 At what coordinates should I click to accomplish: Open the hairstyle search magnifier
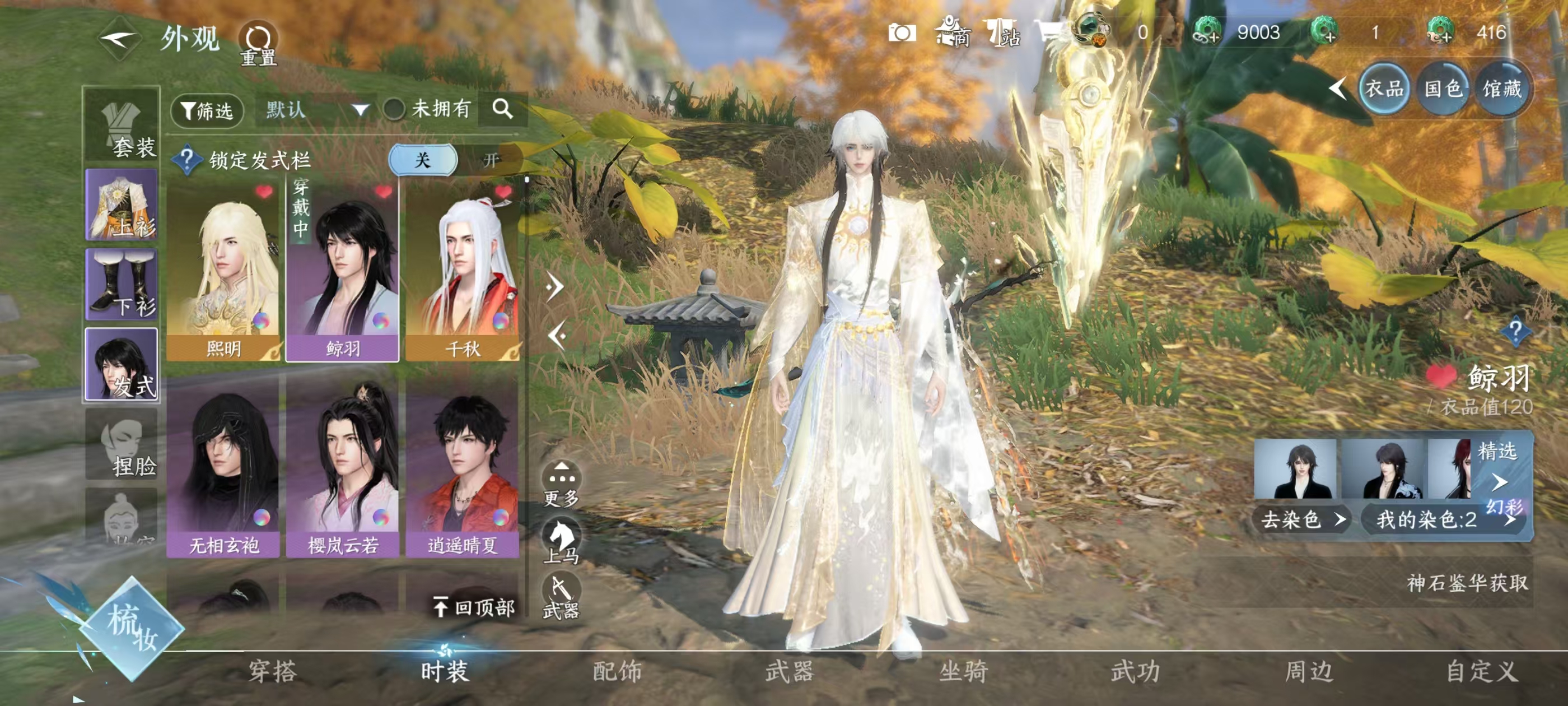coord(502,110)
